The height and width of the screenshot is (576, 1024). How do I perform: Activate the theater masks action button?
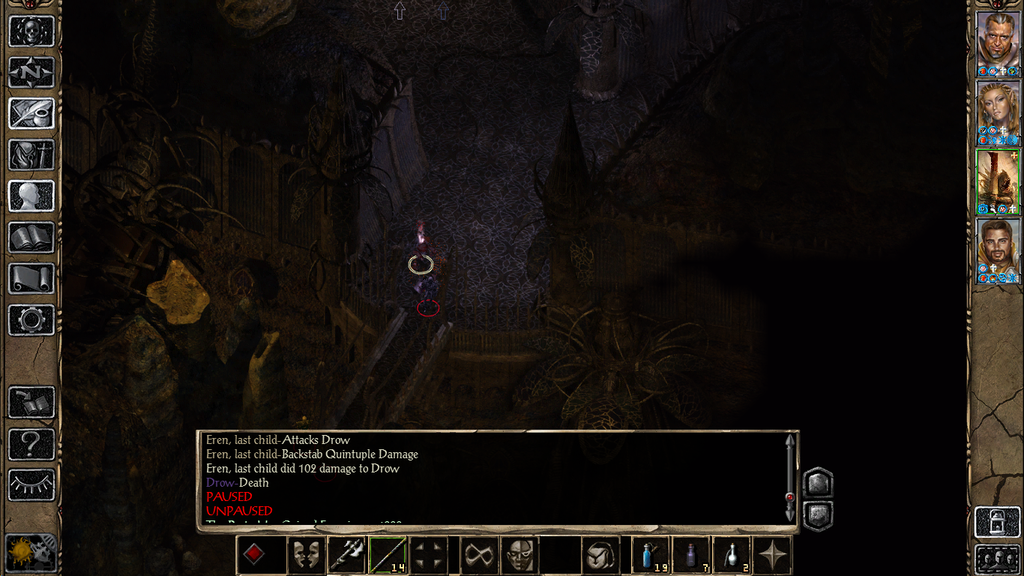point(306,555)
